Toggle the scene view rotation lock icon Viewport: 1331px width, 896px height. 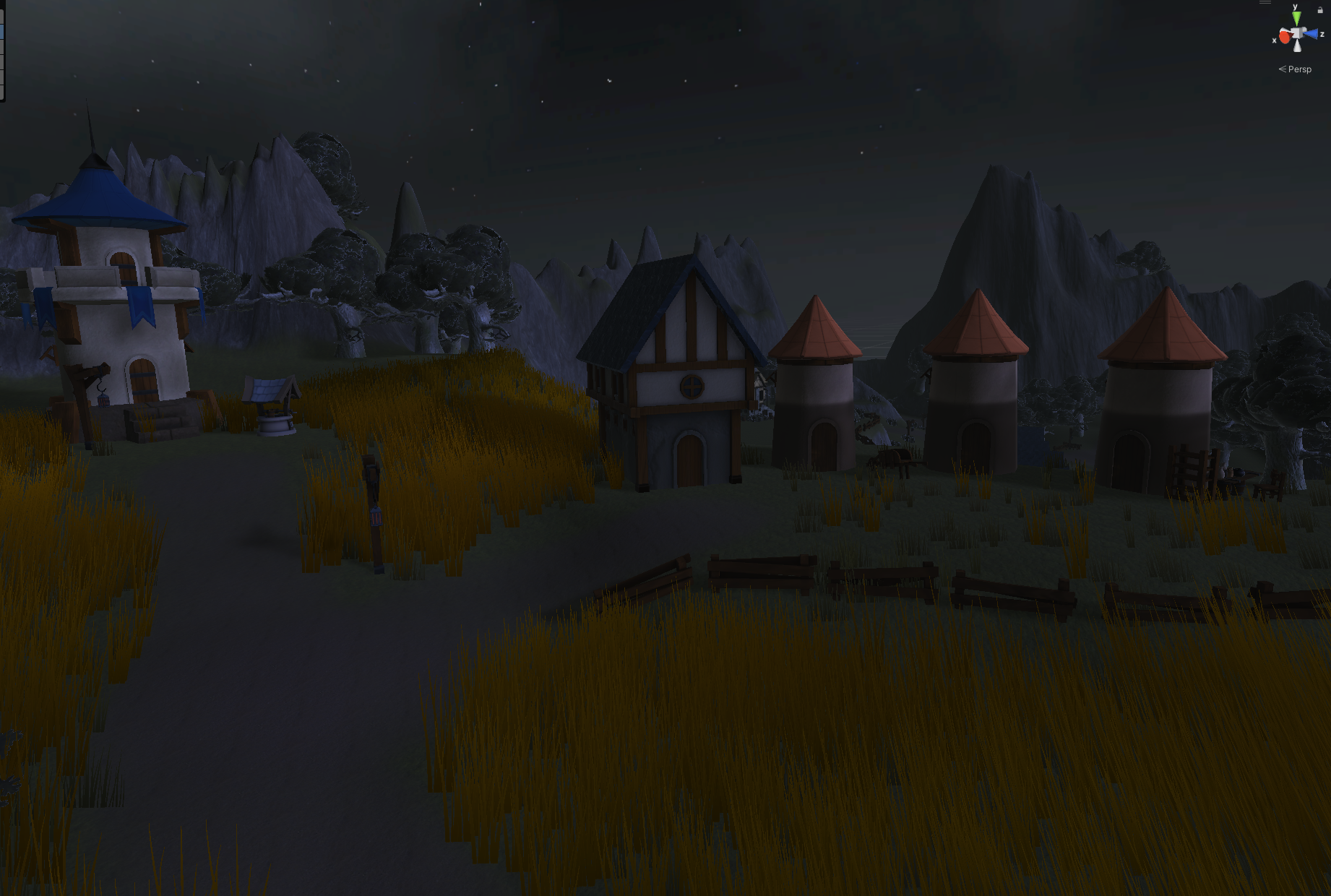pos(1320,10)
